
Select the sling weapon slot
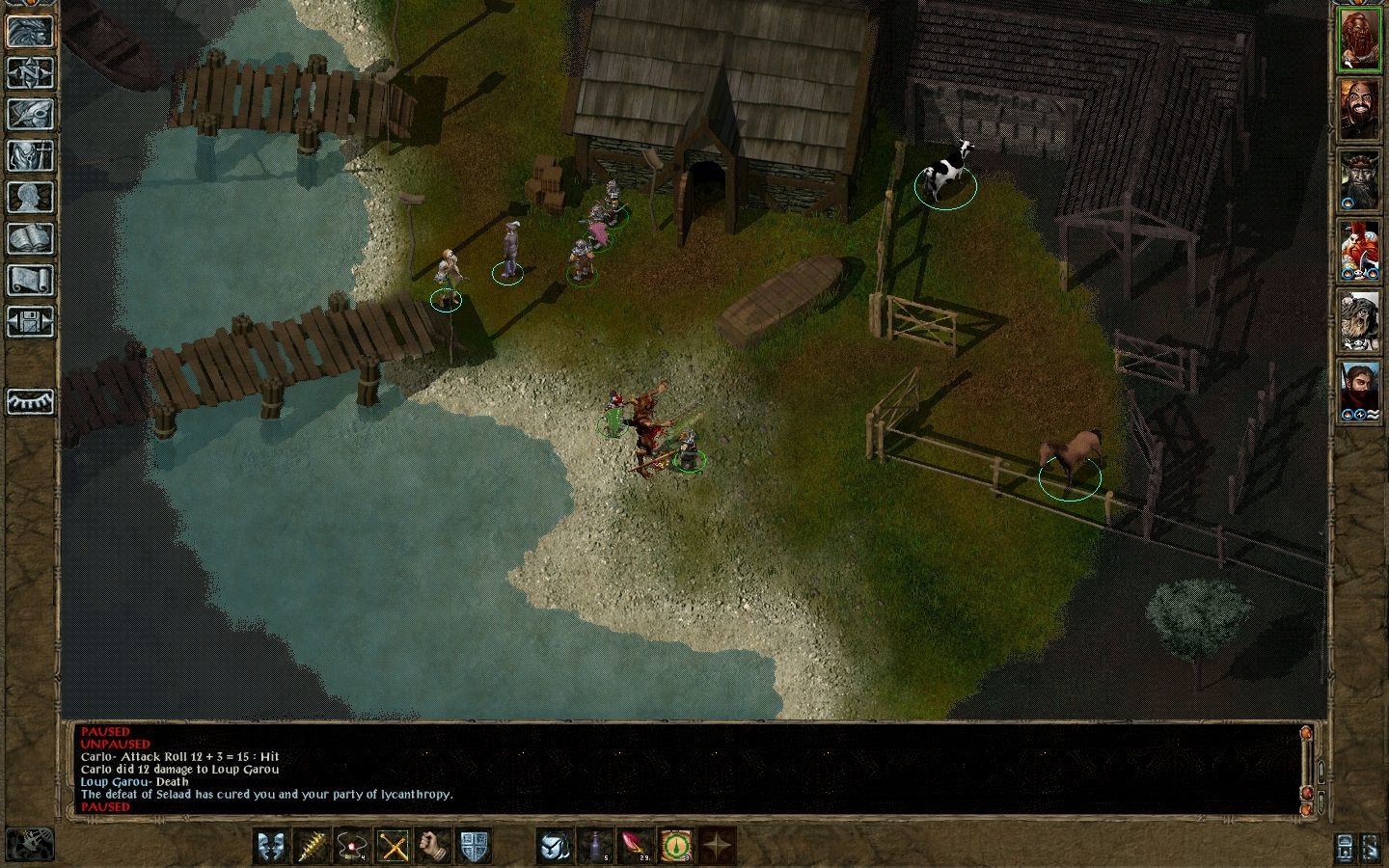pos(353,846)
